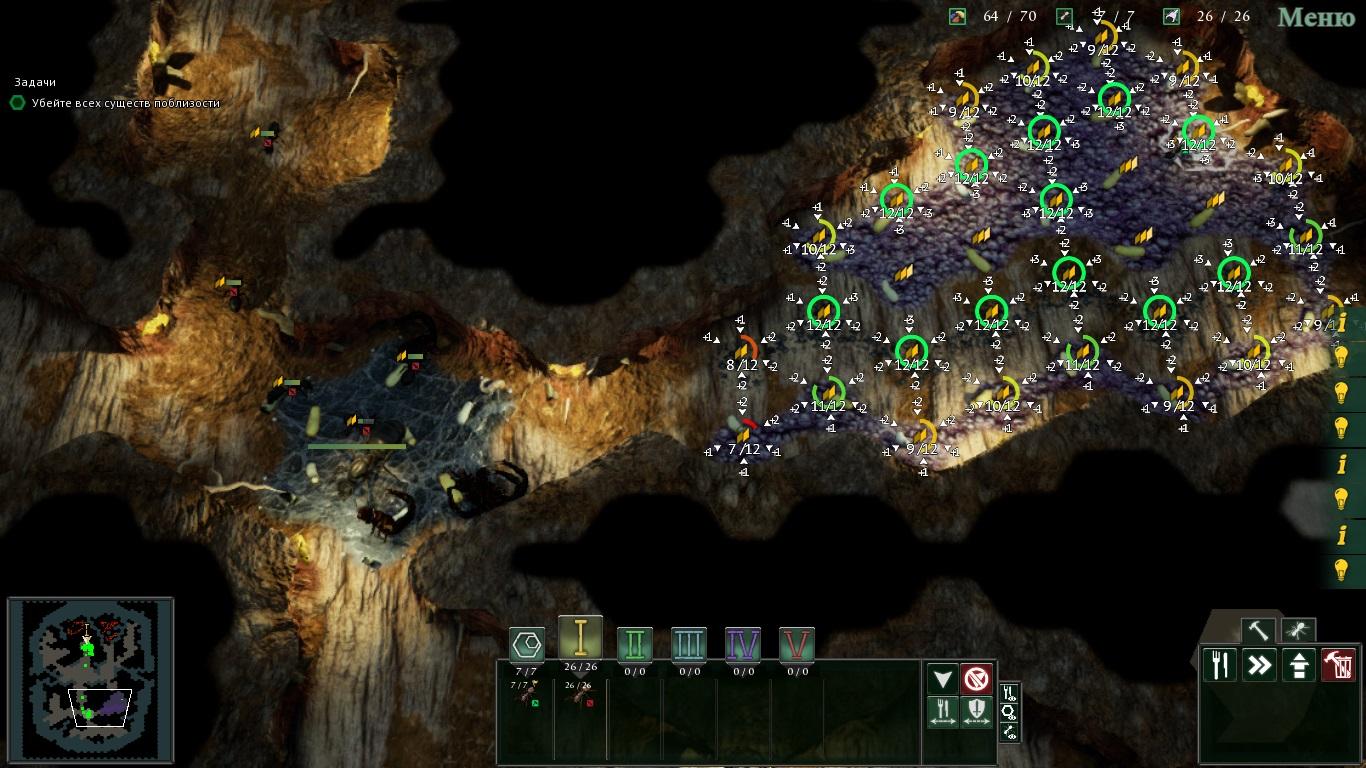Image resolution: width=1366 pixels, height=768 pixels.
Task: Select the fork and knife build button
Action: pos(1220,665)
